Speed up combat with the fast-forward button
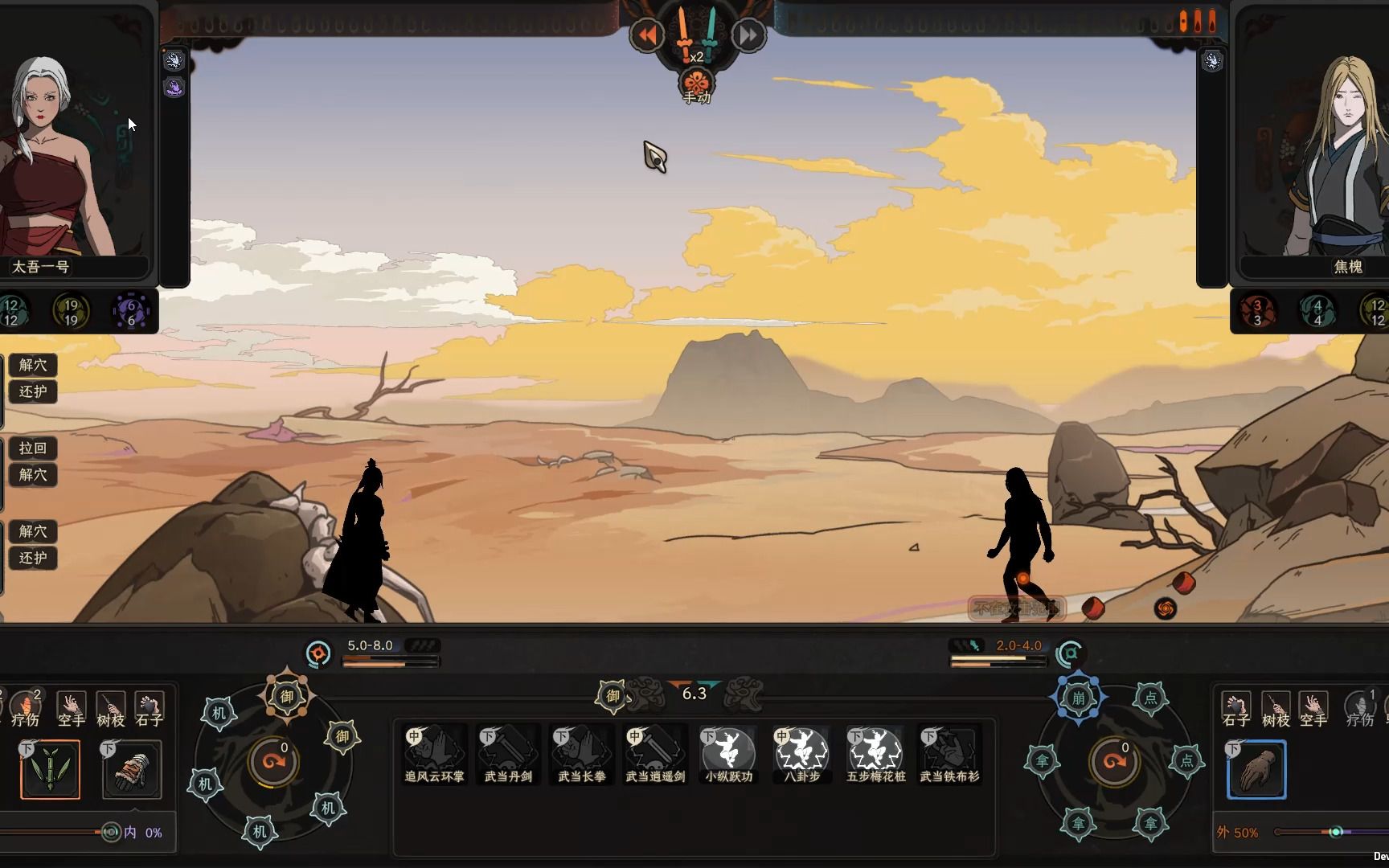 pos(748,35)
